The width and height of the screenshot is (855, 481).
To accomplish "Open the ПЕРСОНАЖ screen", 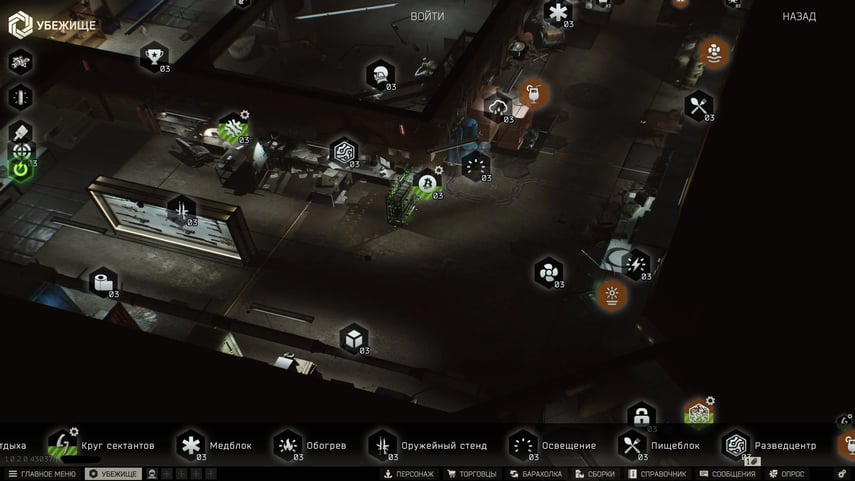I will click(x=409, y=473).
